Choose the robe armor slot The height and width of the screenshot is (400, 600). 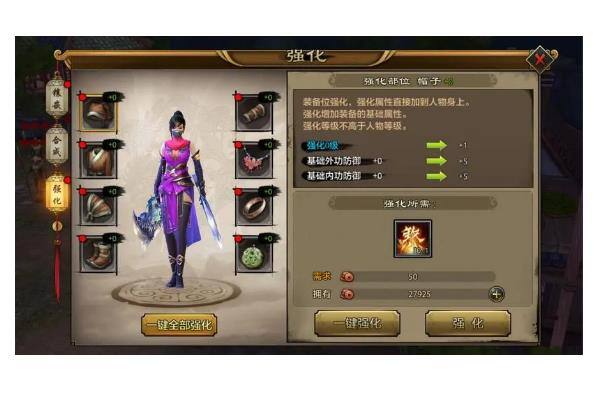[x=98, y=160]
